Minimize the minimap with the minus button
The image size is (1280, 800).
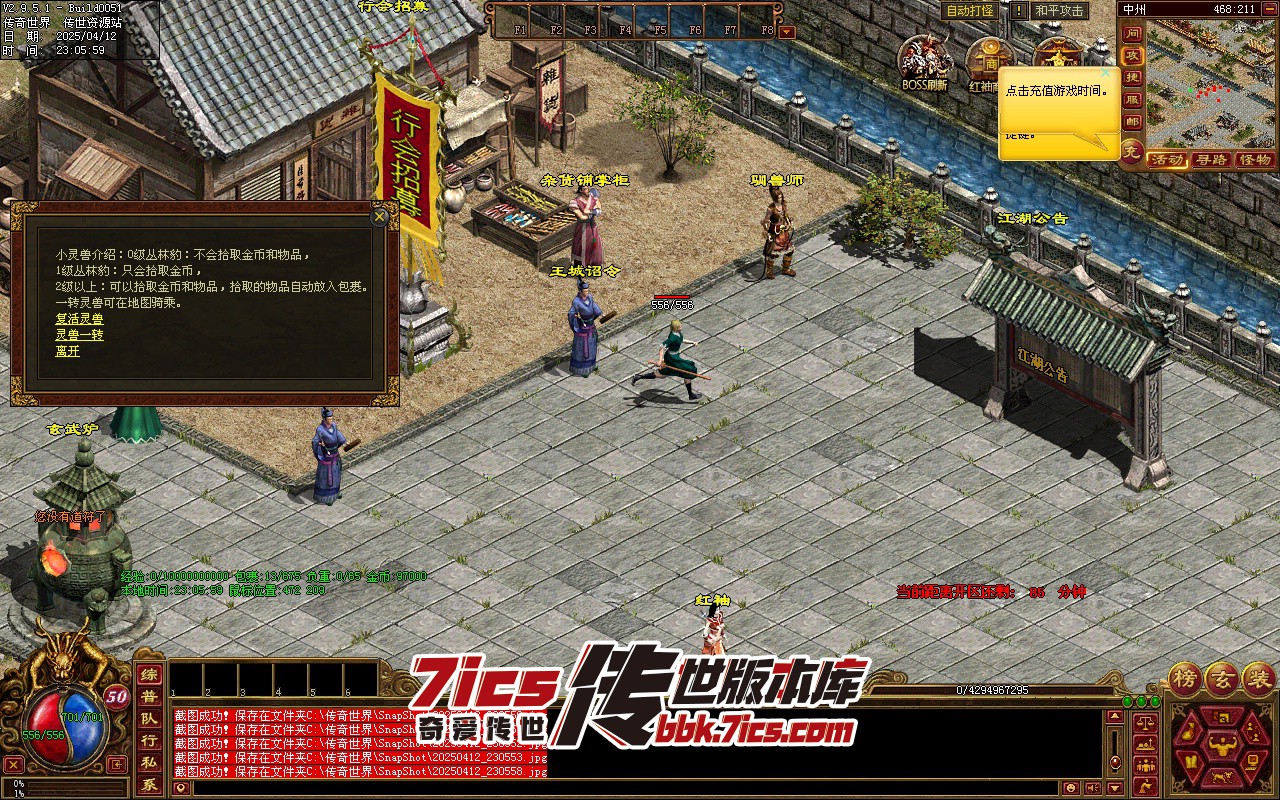(x=1271, y=10)
